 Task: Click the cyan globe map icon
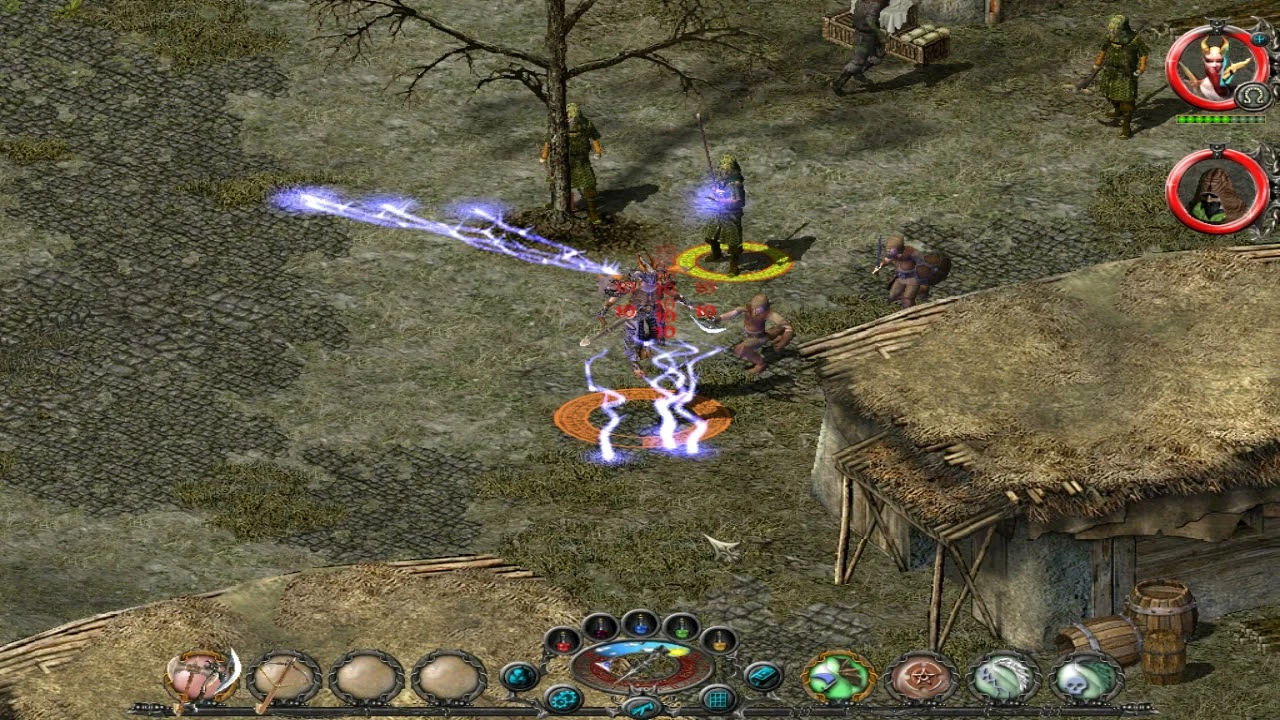[x=522, y=678]
